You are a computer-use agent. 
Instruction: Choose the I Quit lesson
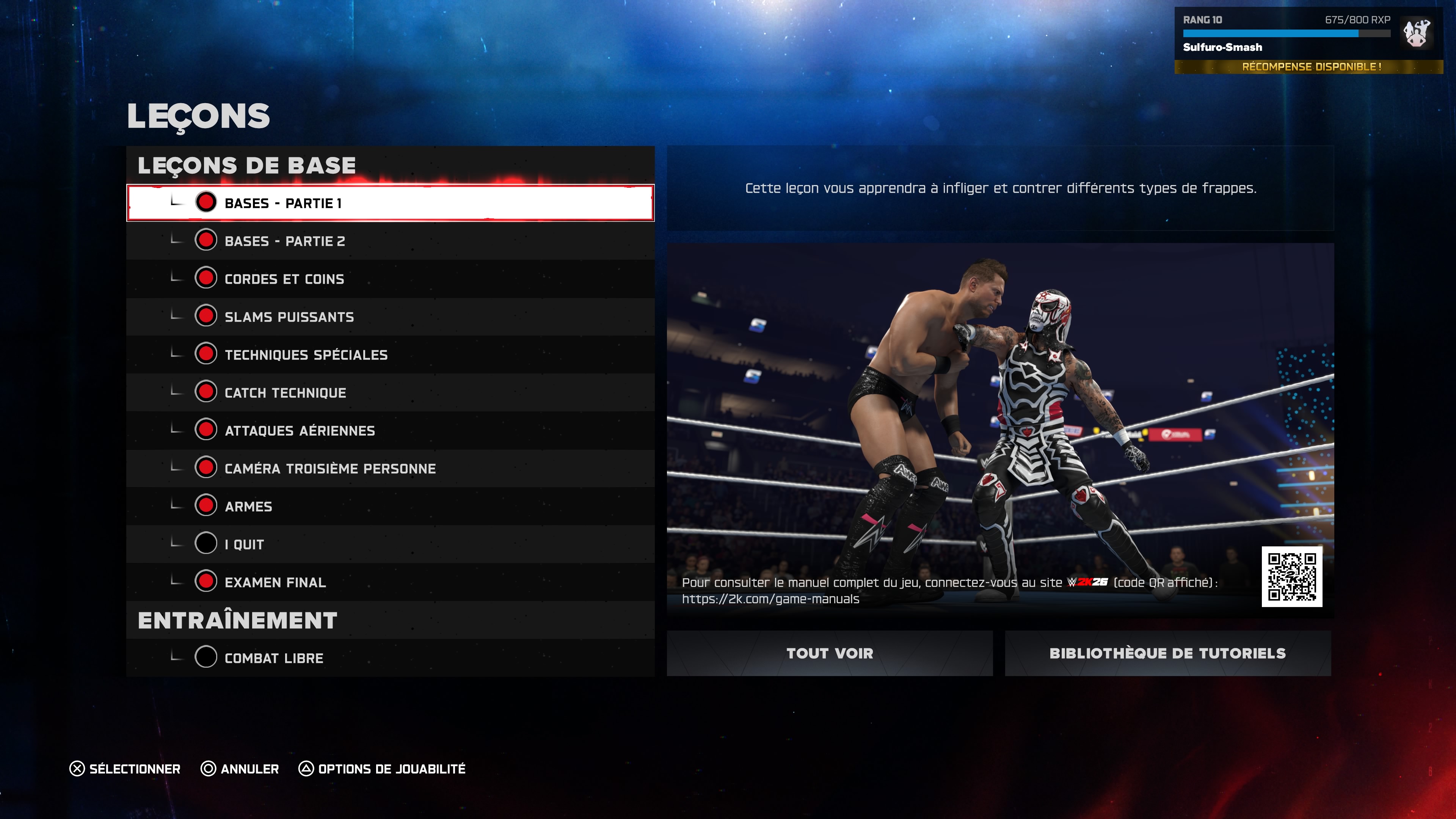pos(390,544)
